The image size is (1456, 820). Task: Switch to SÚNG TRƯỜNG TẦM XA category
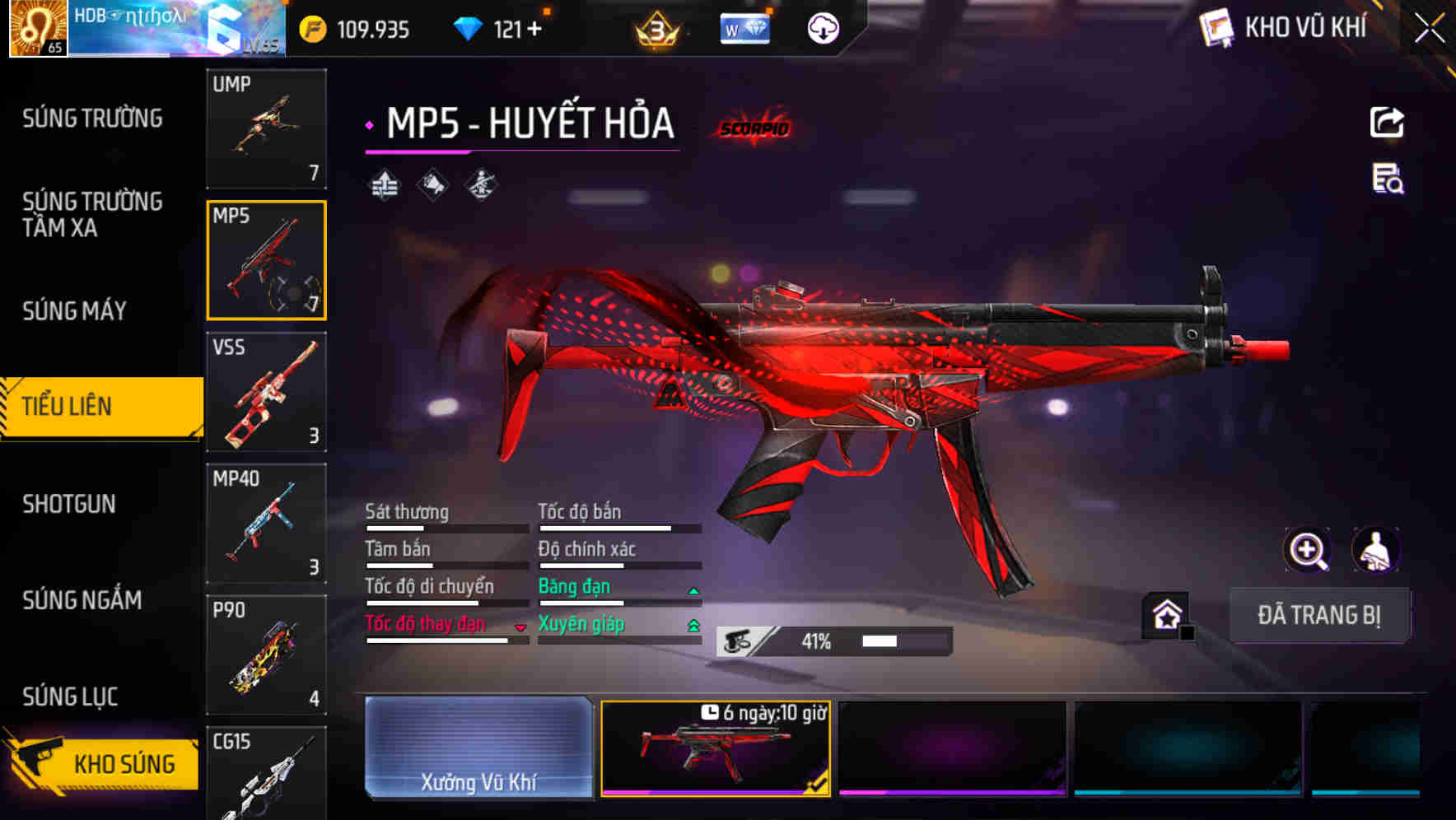pyautogui.click(x=91, y=214)
